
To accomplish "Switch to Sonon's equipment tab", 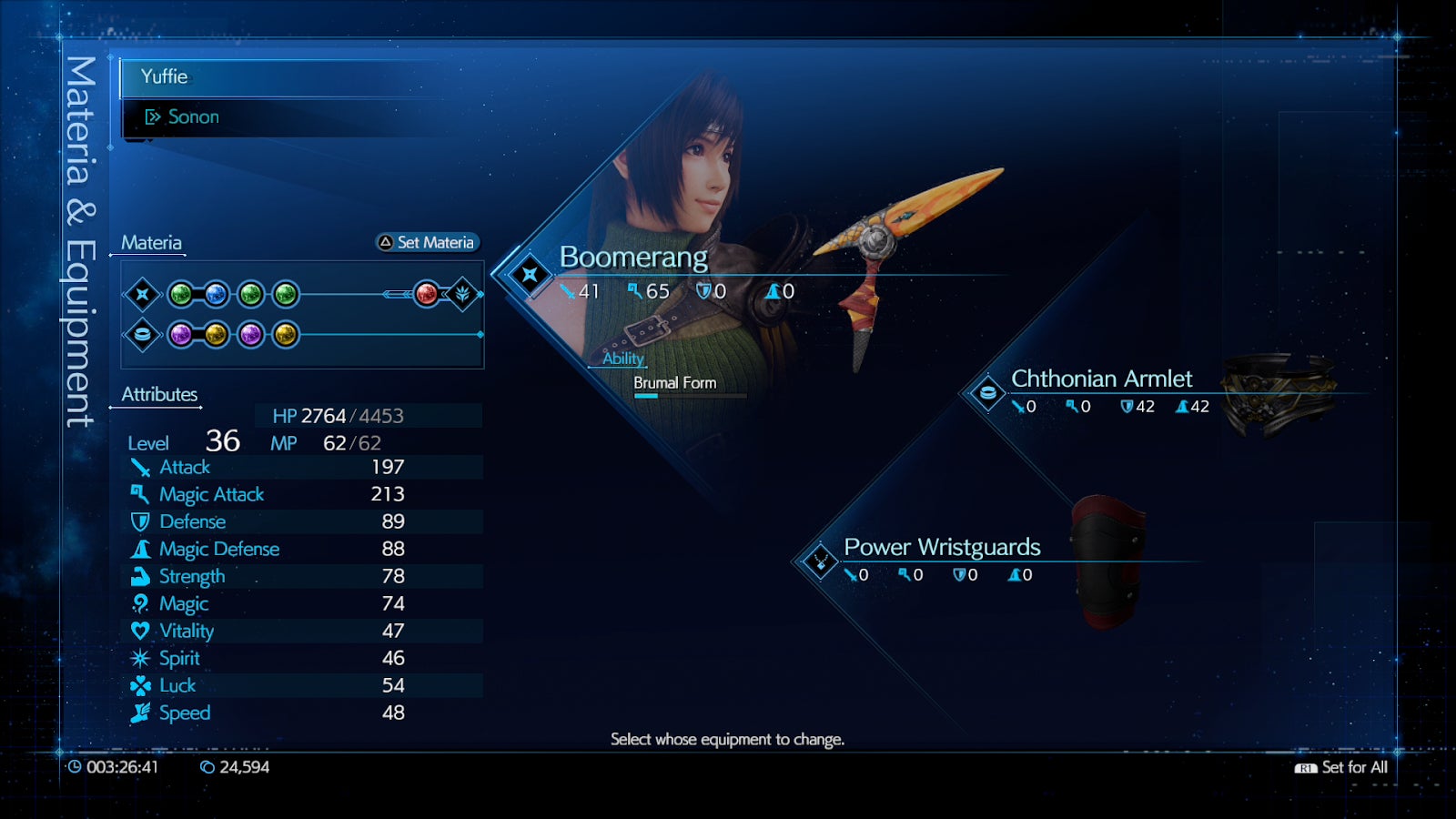I will 195,116.
